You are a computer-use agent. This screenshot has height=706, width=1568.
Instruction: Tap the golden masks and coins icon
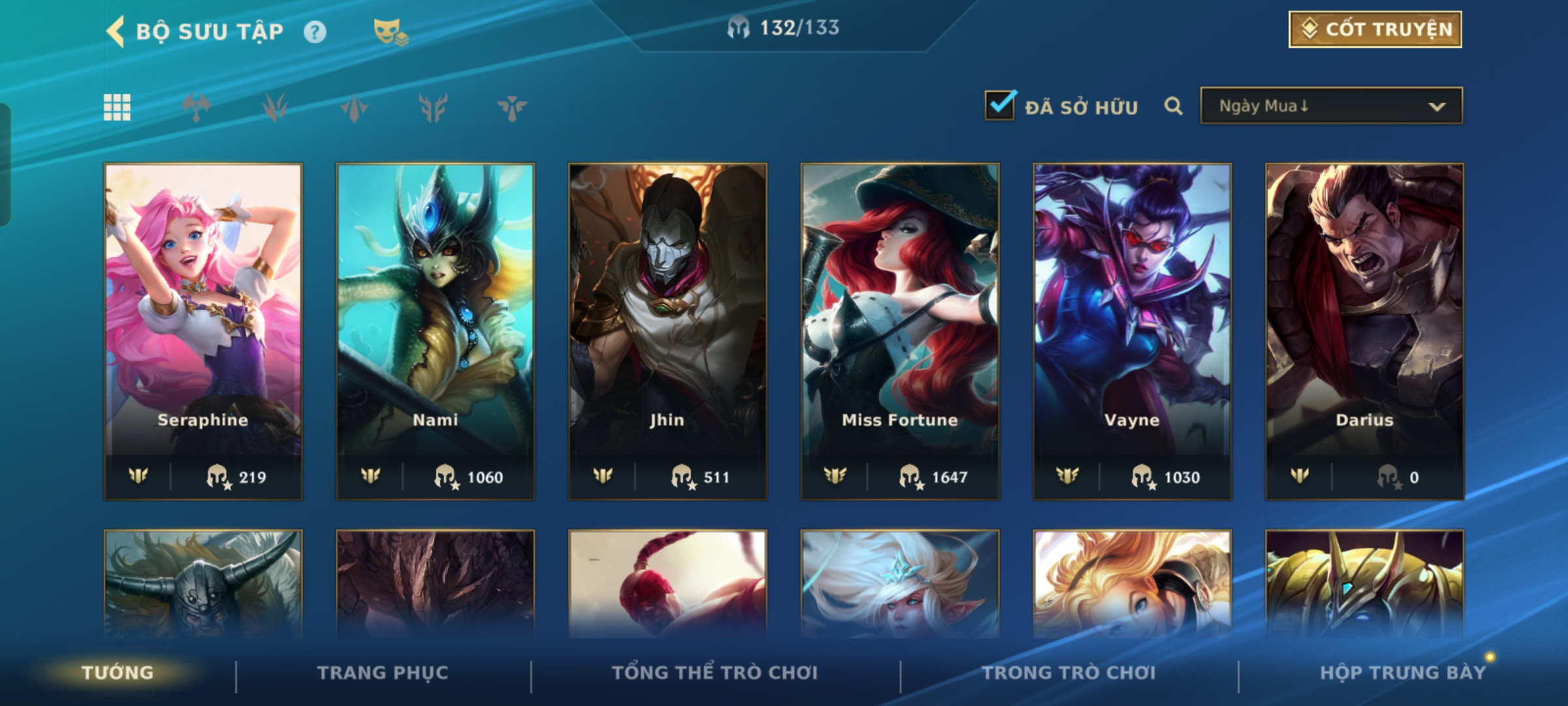[x=390, y=31]
